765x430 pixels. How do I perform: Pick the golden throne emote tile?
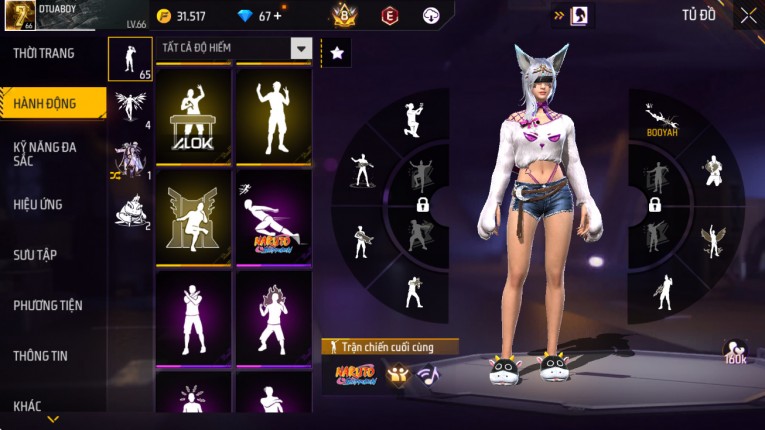pos(193,217)
